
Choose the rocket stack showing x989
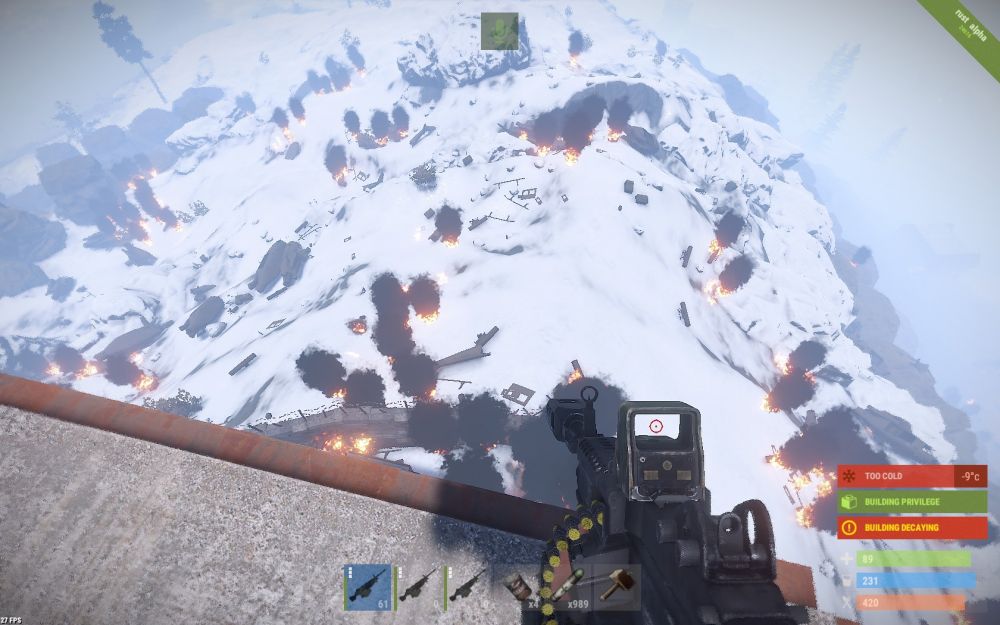[x=568, y=588]
